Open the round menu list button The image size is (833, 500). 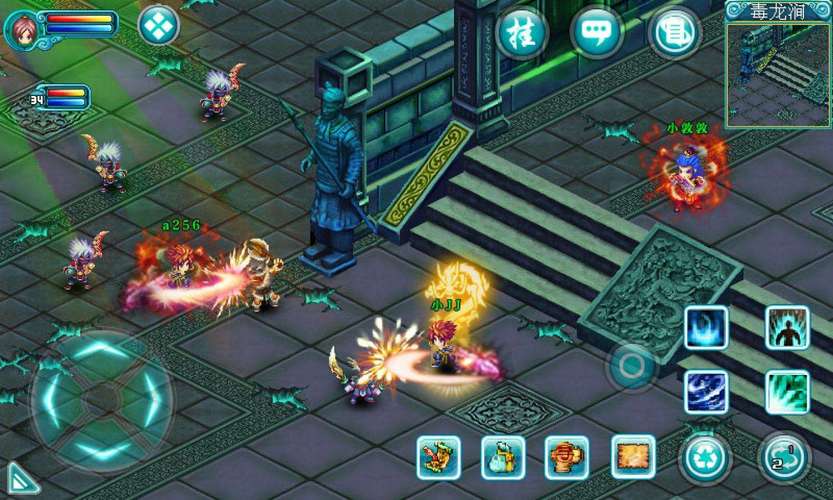point(674,33)
